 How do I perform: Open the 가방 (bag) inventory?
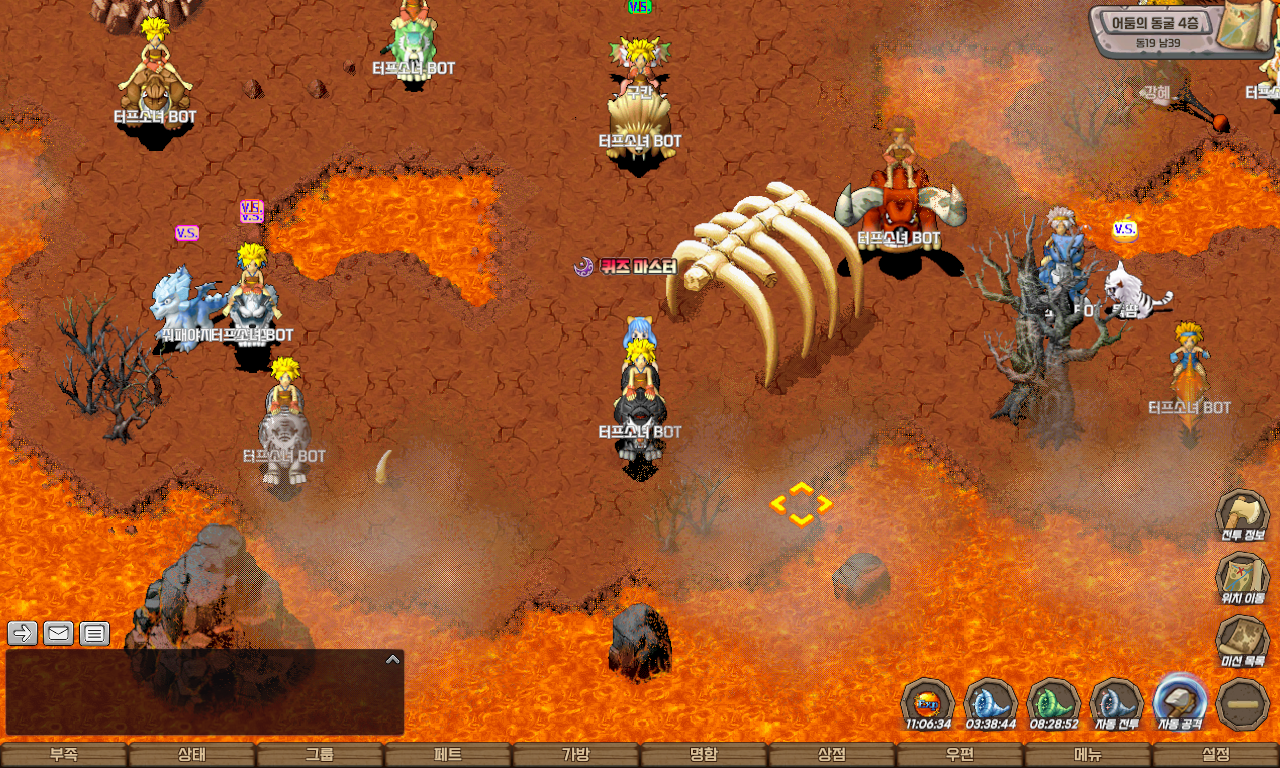click(x=576, y=755)
